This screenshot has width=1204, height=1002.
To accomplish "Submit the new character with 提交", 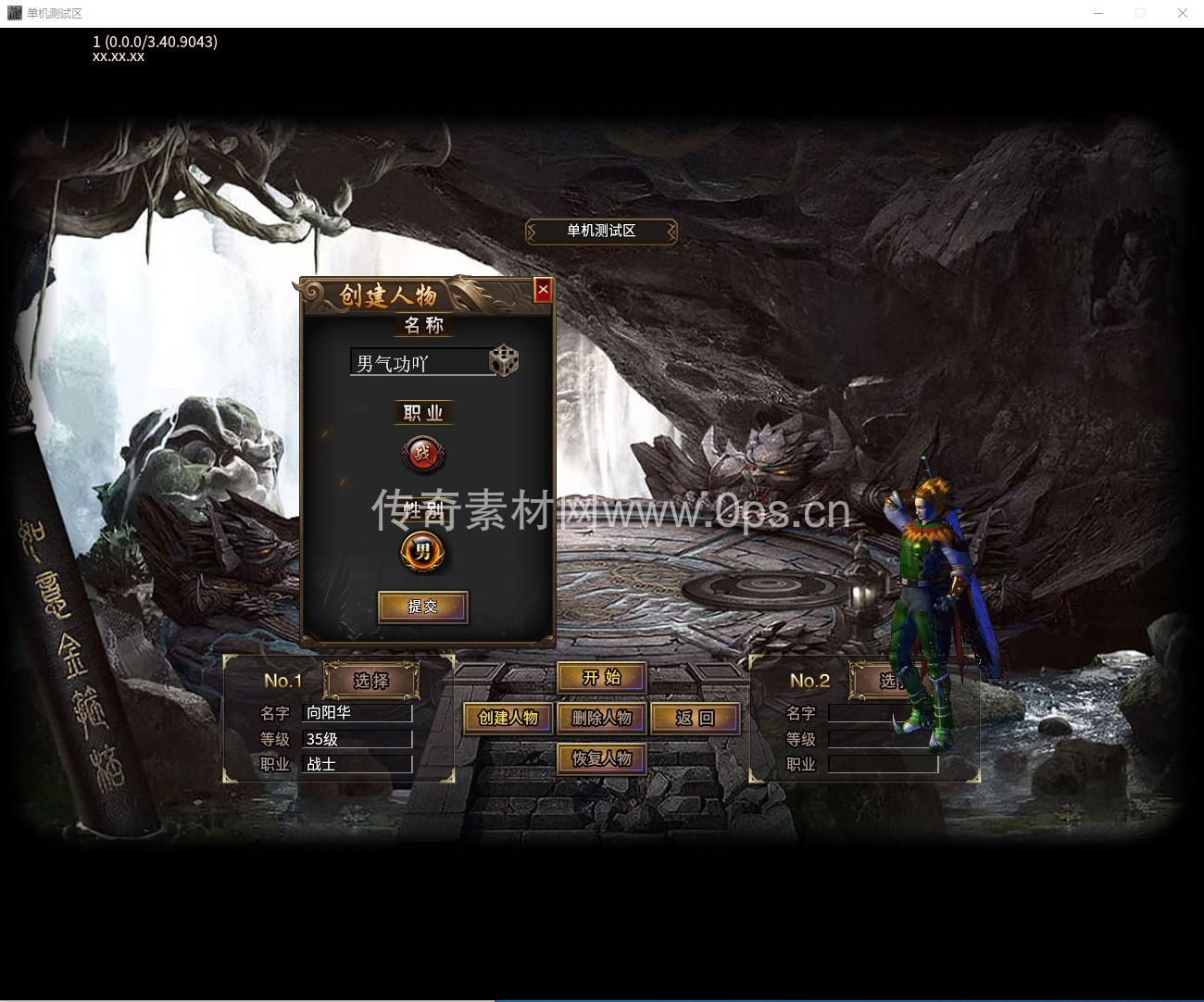I will [x=422, y=607].
